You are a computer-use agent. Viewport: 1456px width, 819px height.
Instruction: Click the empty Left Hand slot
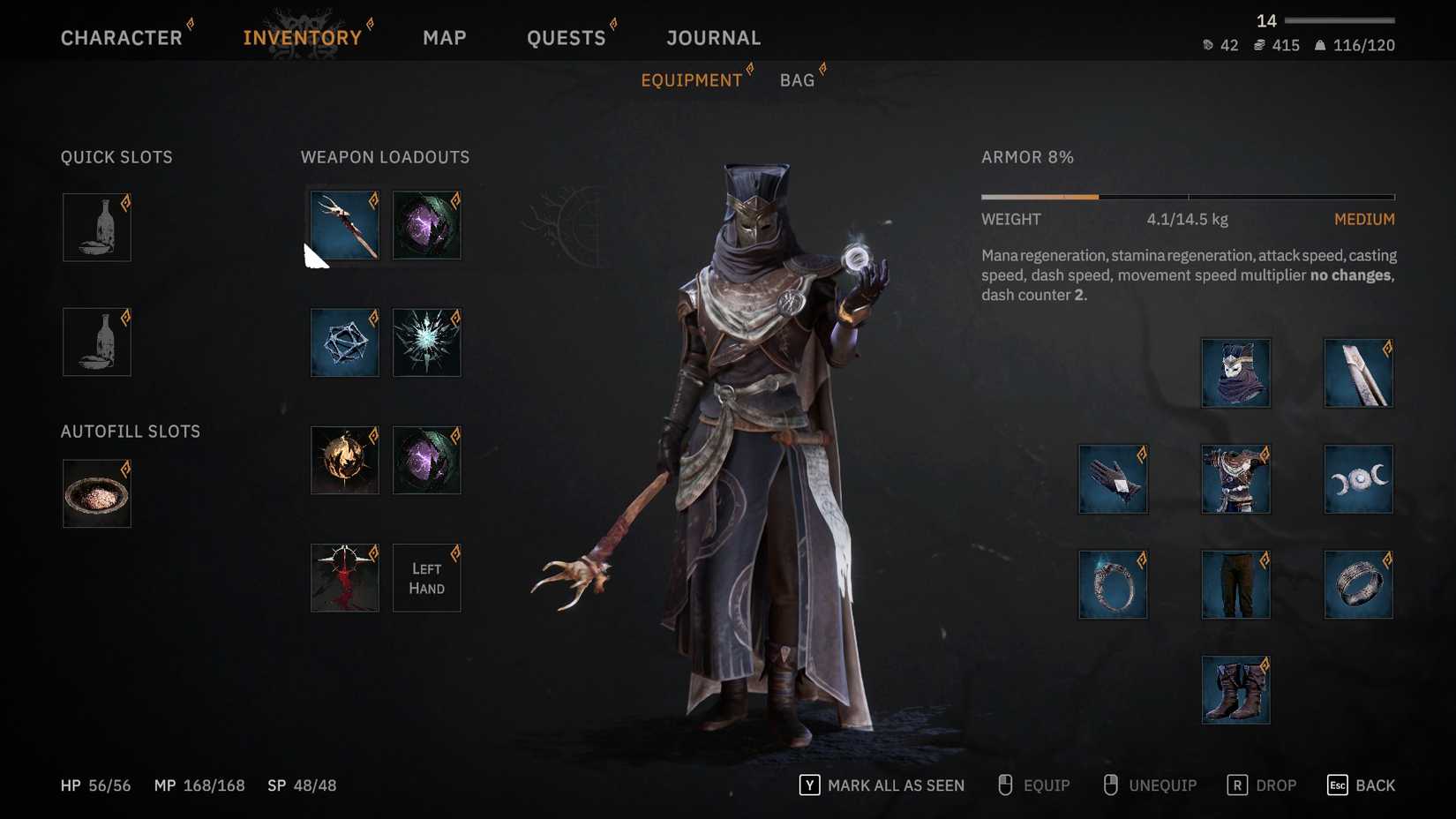pyautogui.click(x=426, y=577)
